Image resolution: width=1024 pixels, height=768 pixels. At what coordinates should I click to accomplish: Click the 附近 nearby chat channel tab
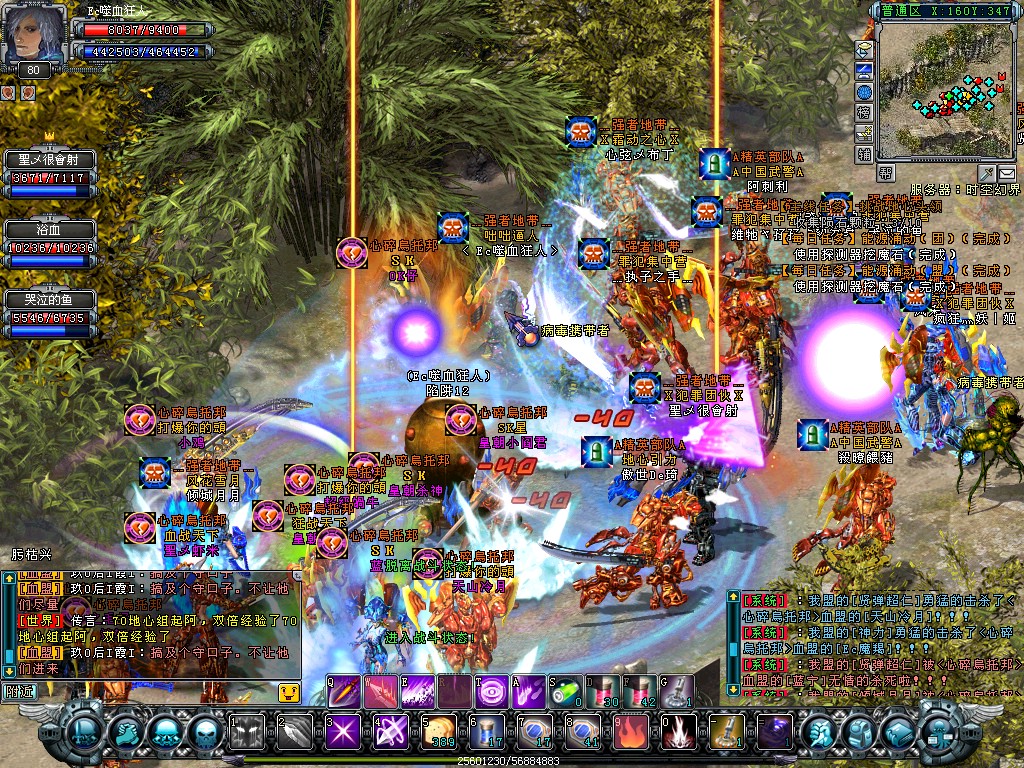pyautogui.click(x=21, y=690)
